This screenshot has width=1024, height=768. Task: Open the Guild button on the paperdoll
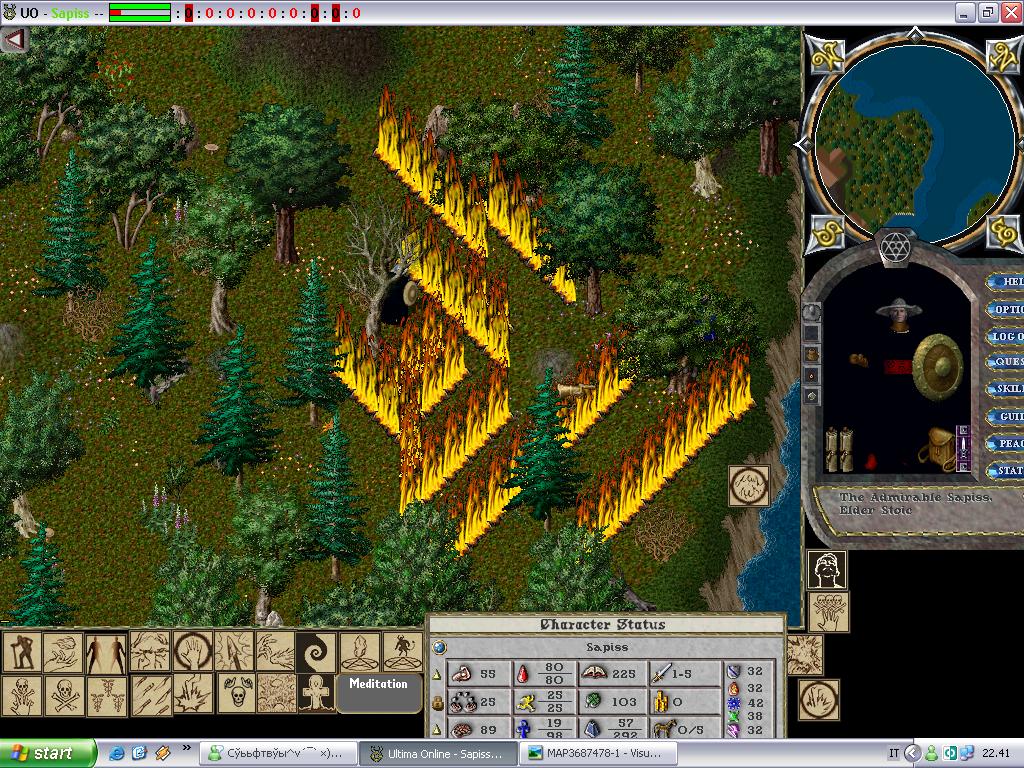point(1007,416)
